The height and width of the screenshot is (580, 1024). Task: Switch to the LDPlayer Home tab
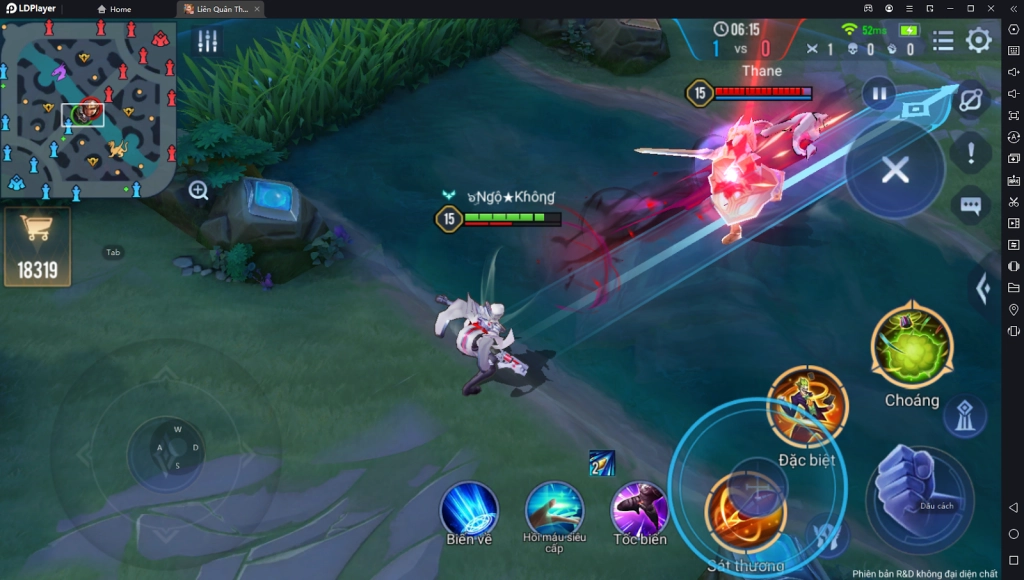click(114, 9)
